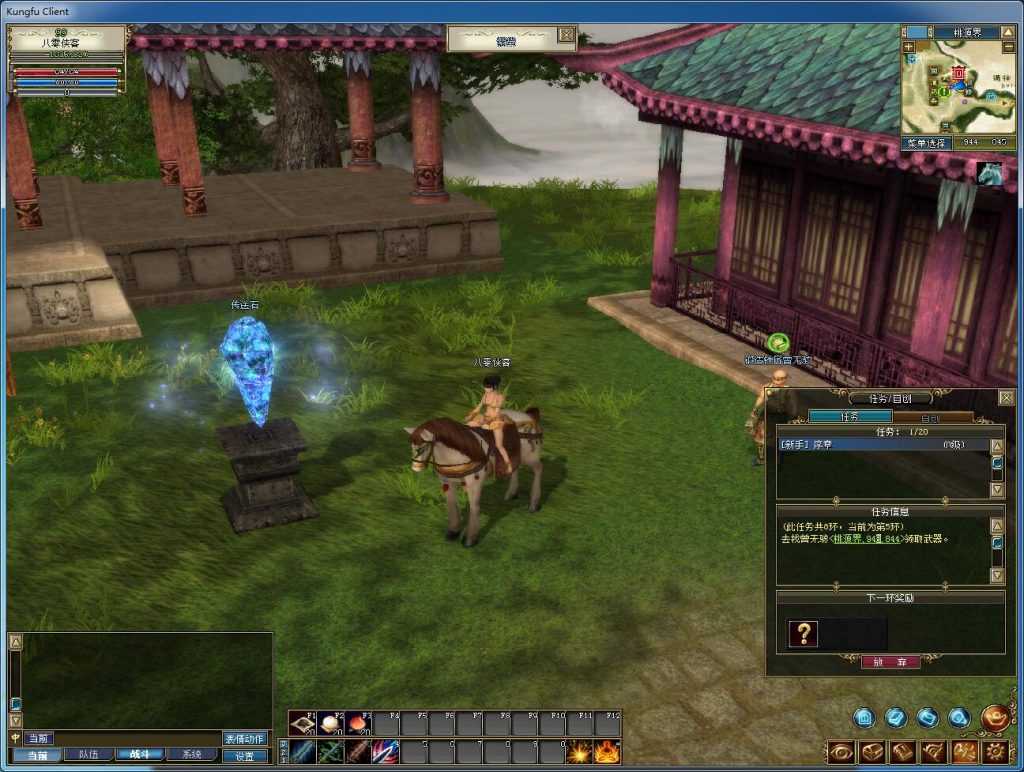Open chat 设置 settings
Screen dimensions: 1024x772
pos(245,756)
